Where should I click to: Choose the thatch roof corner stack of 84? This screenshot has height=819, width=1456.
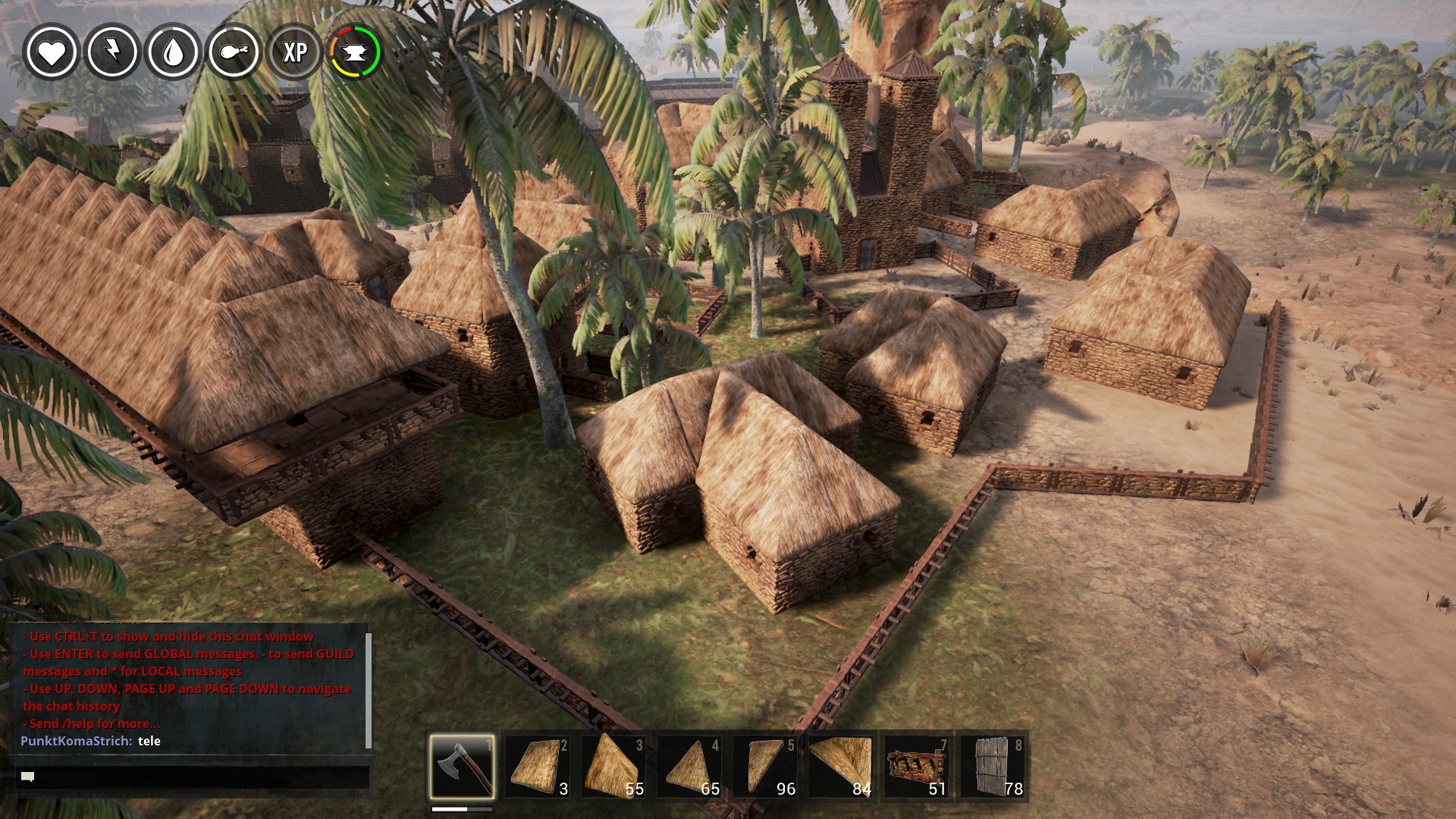click(x=841, y=766)
